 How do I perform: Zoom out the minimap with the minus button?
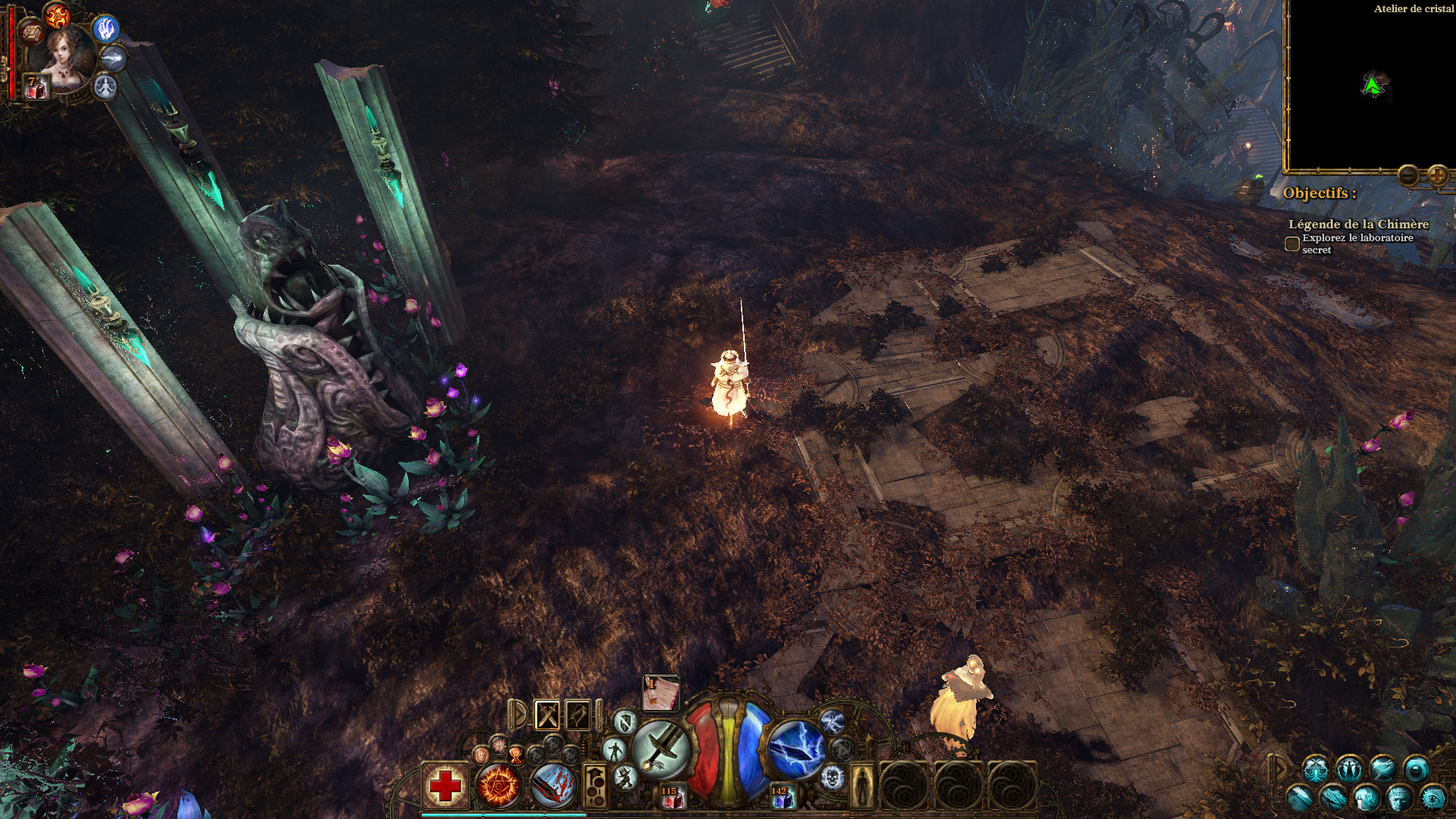(x=1408, y=176)
